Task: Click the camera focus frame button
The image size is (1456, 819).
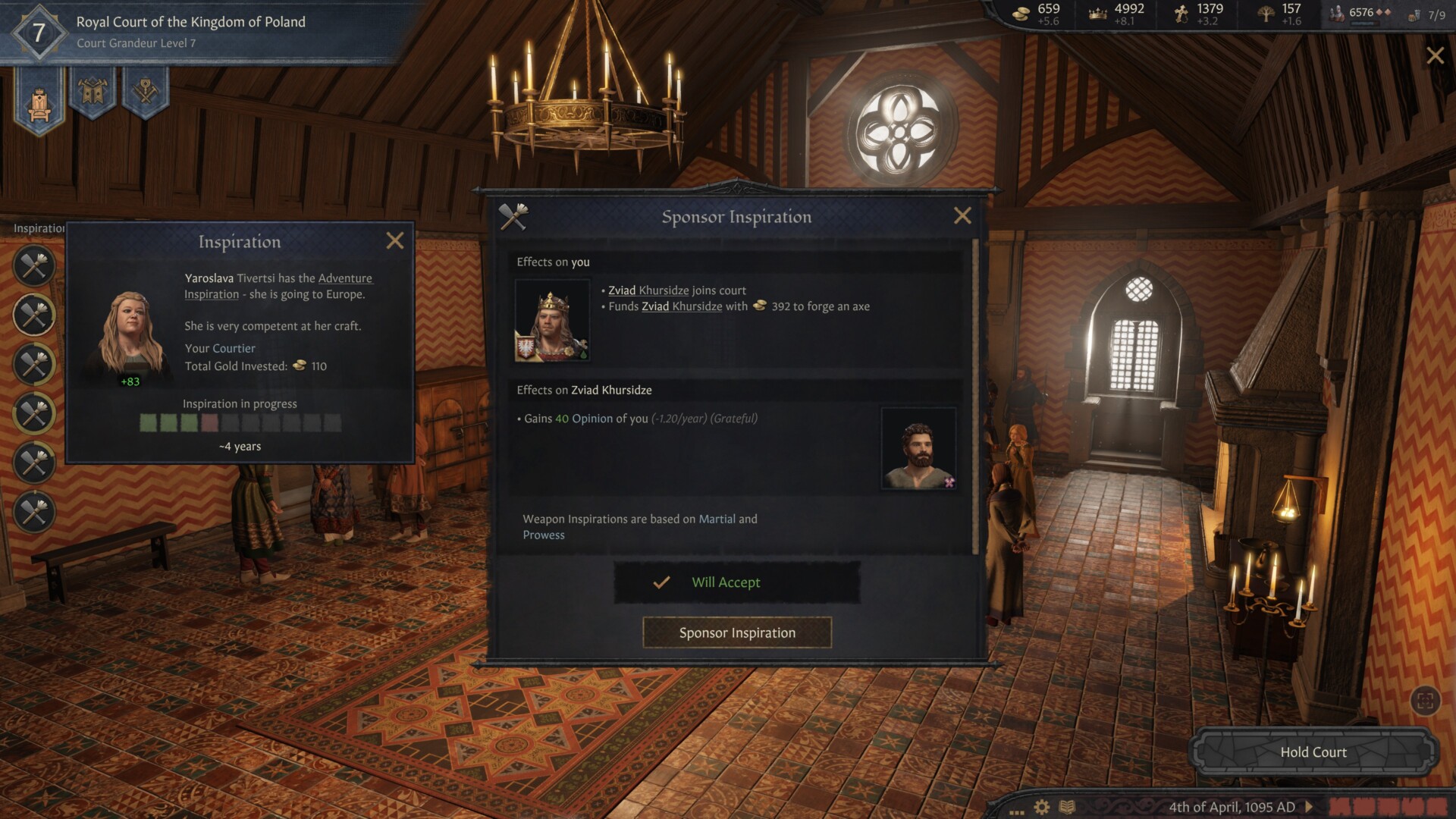Action: [x=1425, y=701]
